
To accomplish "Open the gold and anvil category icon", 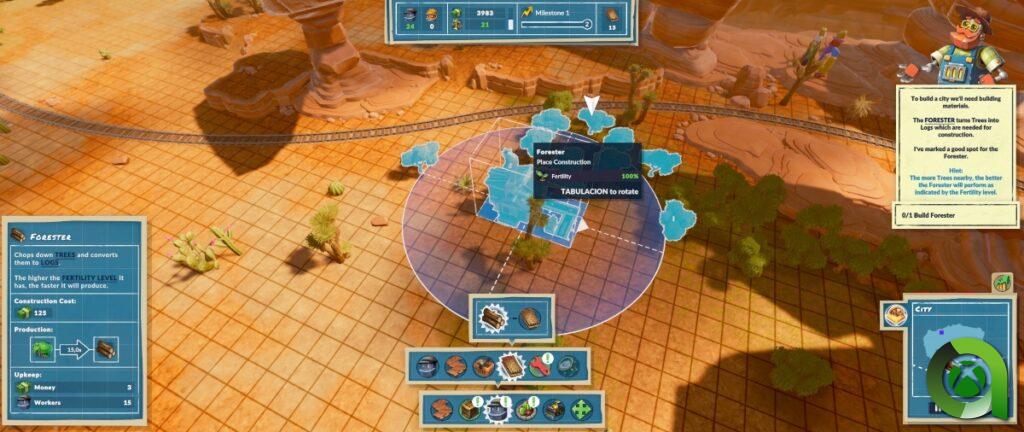I will (x=554, y=409).
